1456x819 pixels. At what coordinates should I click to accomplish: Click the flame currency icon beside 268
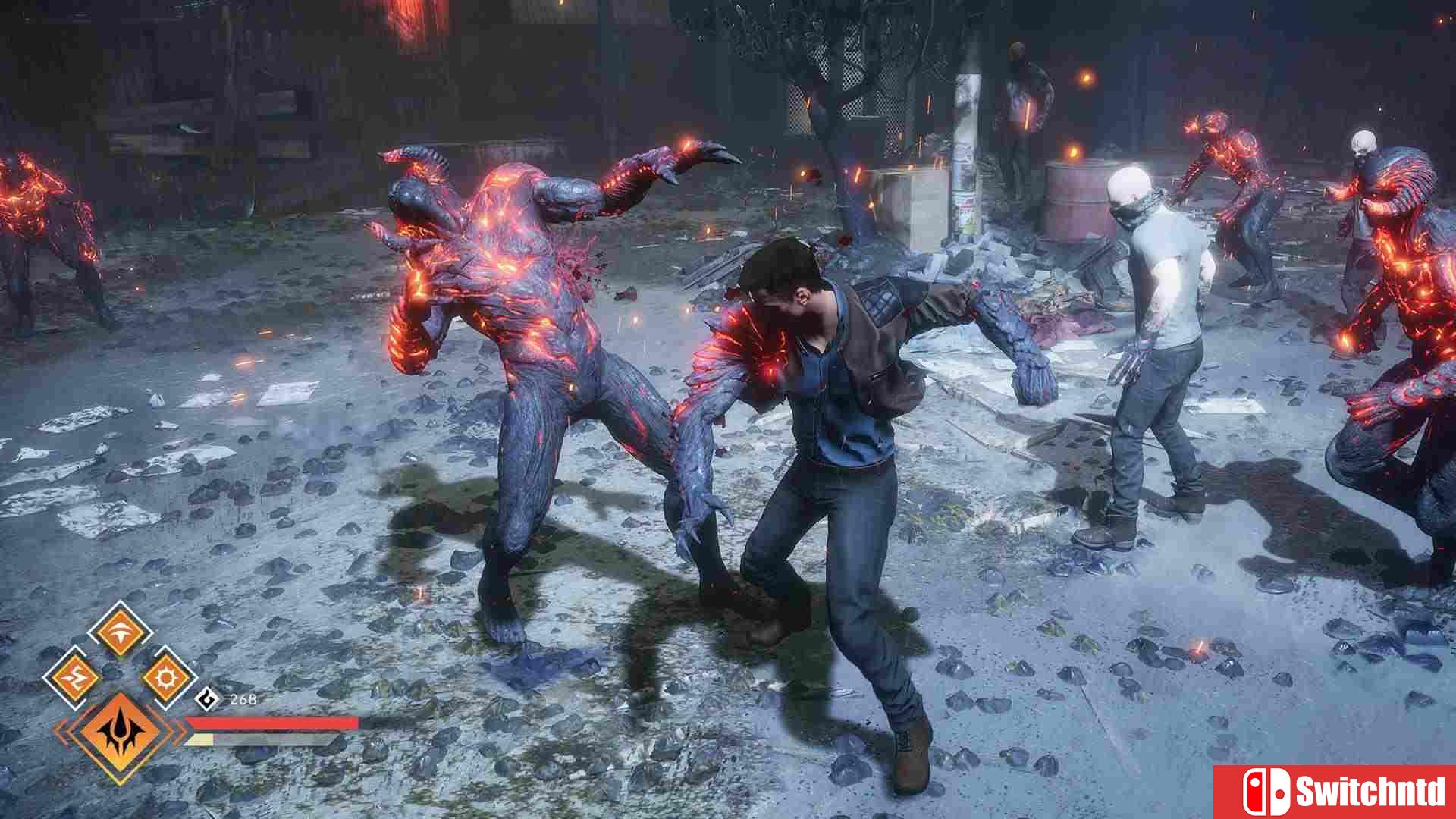tap(206, 698)
